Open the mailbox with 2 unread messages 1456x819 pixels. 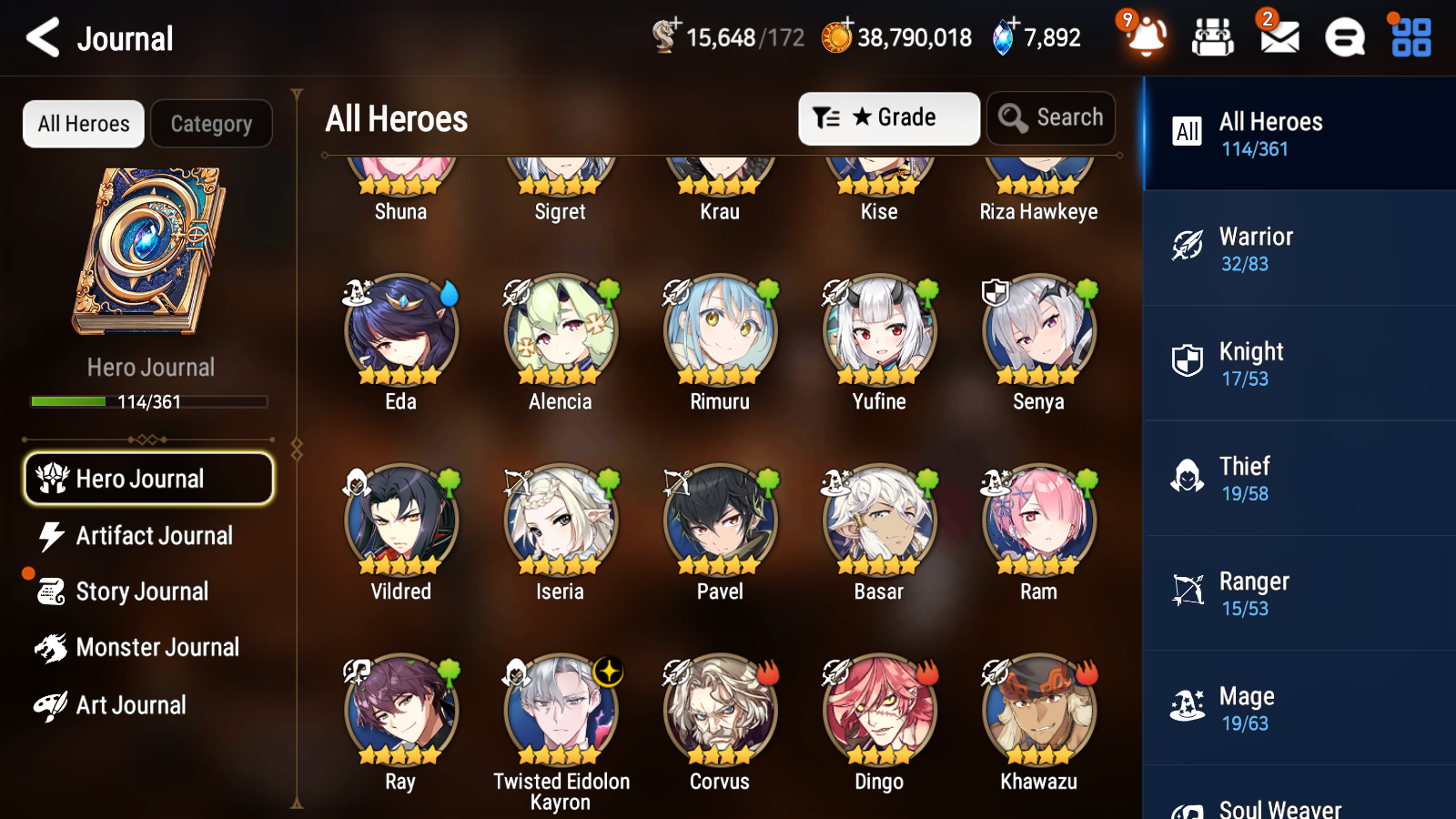pos(1278,38)
